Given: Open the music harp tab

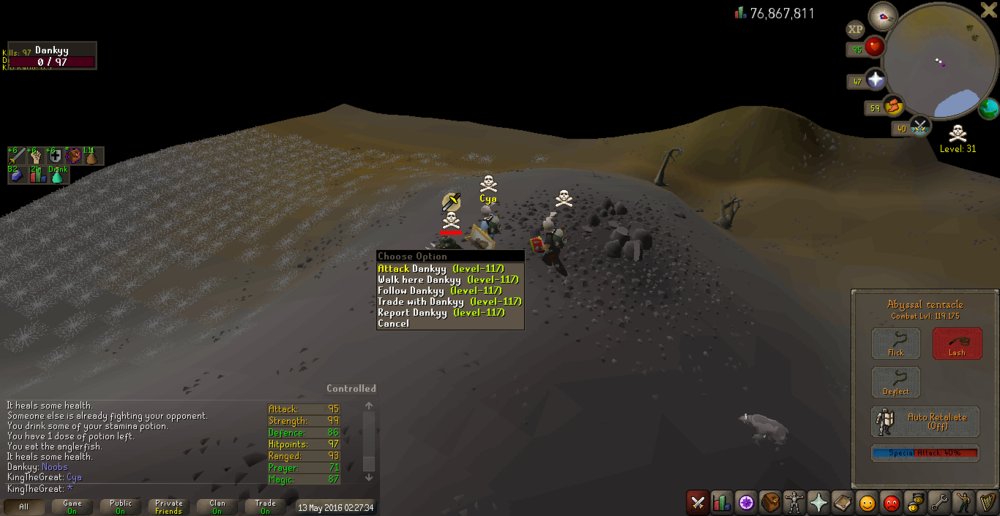Looking at the screenshot, I should [x=986, y=502].
